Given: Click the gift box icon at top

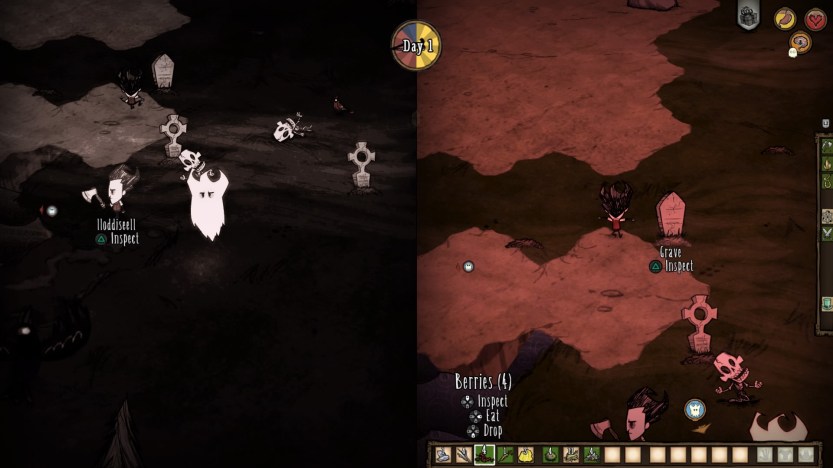Looking at the screenshot, I should (748, 15).
